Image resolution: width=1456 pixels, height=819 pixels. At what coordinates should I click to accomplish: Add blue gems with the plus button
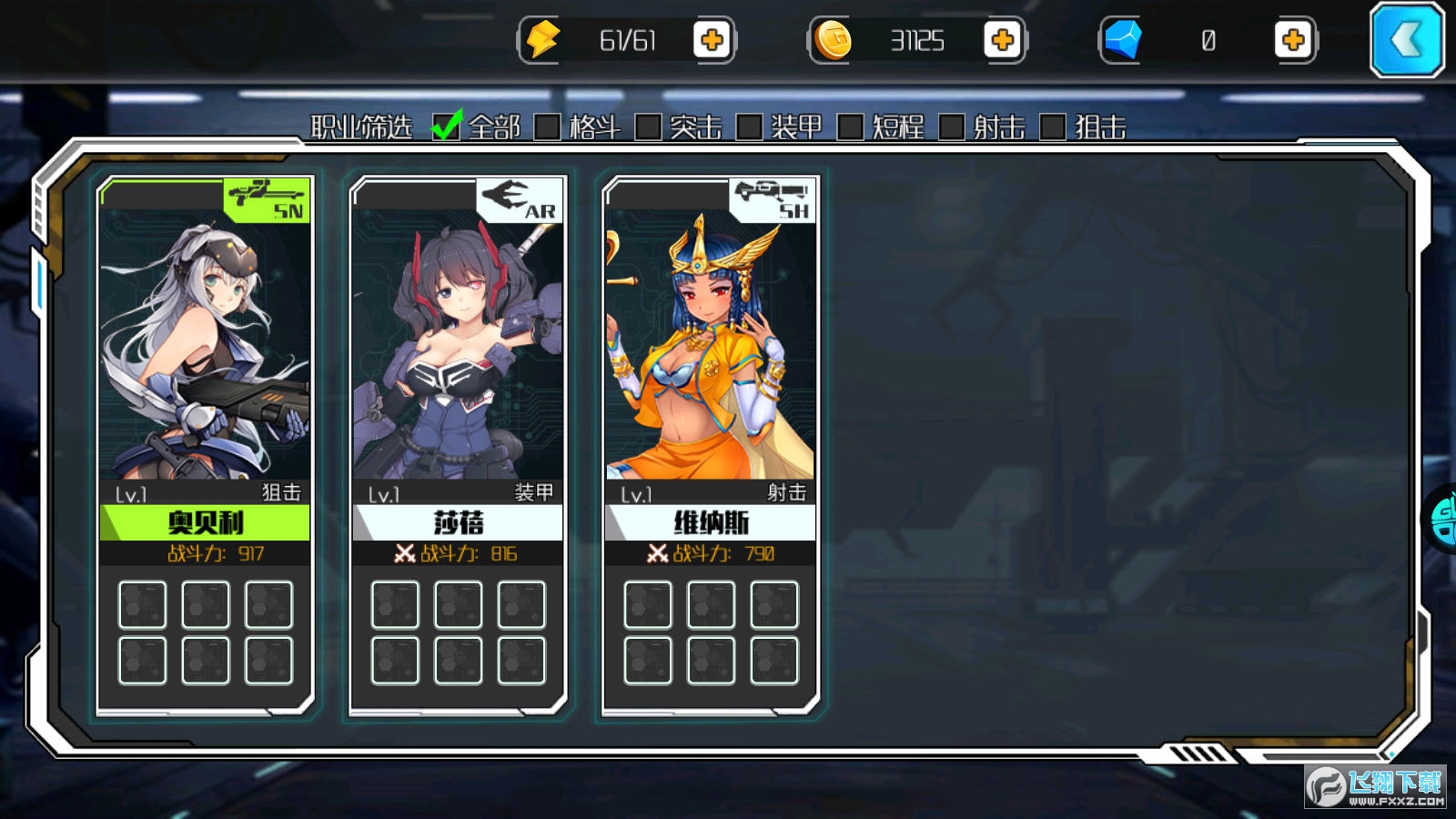[1293, 40]
